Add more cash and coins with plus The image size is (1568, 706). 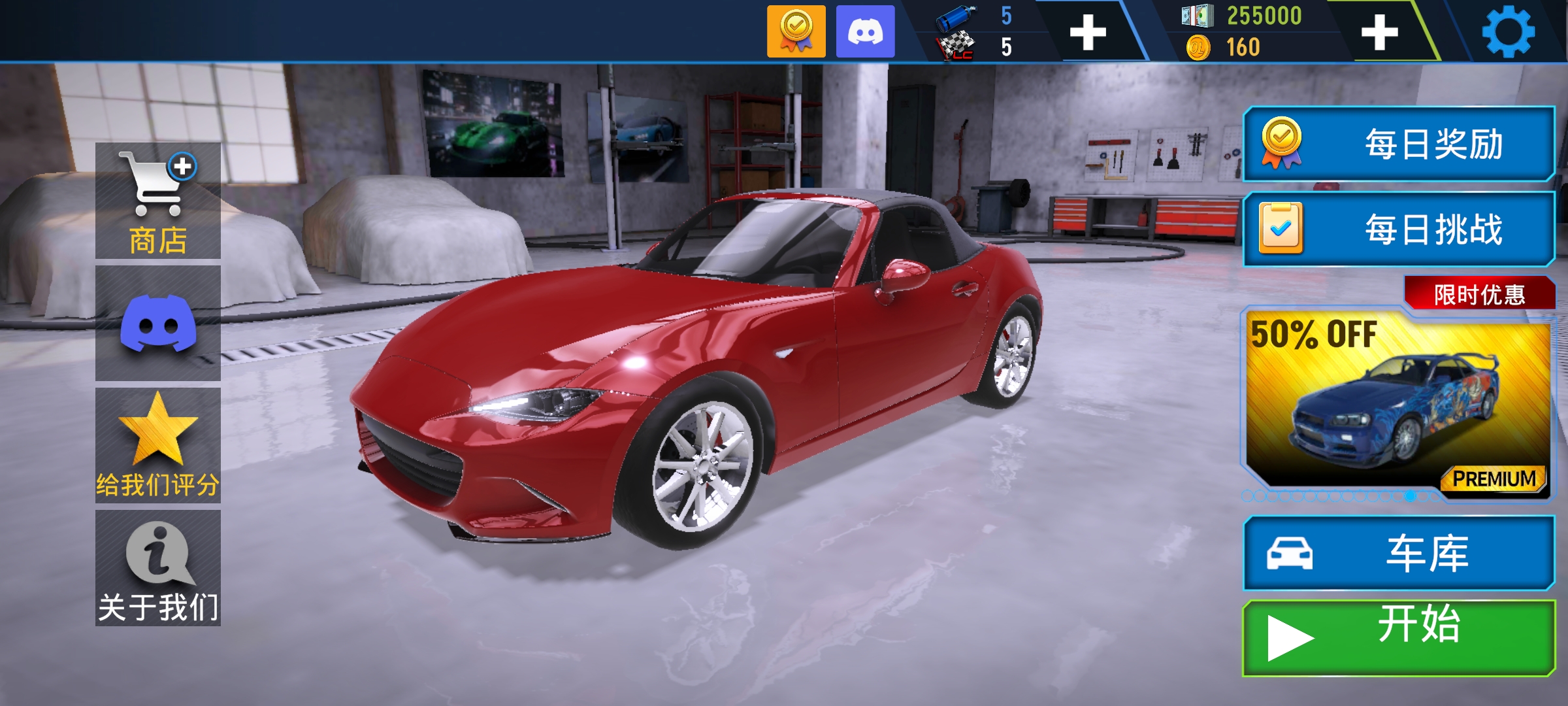pos(1379,31)
